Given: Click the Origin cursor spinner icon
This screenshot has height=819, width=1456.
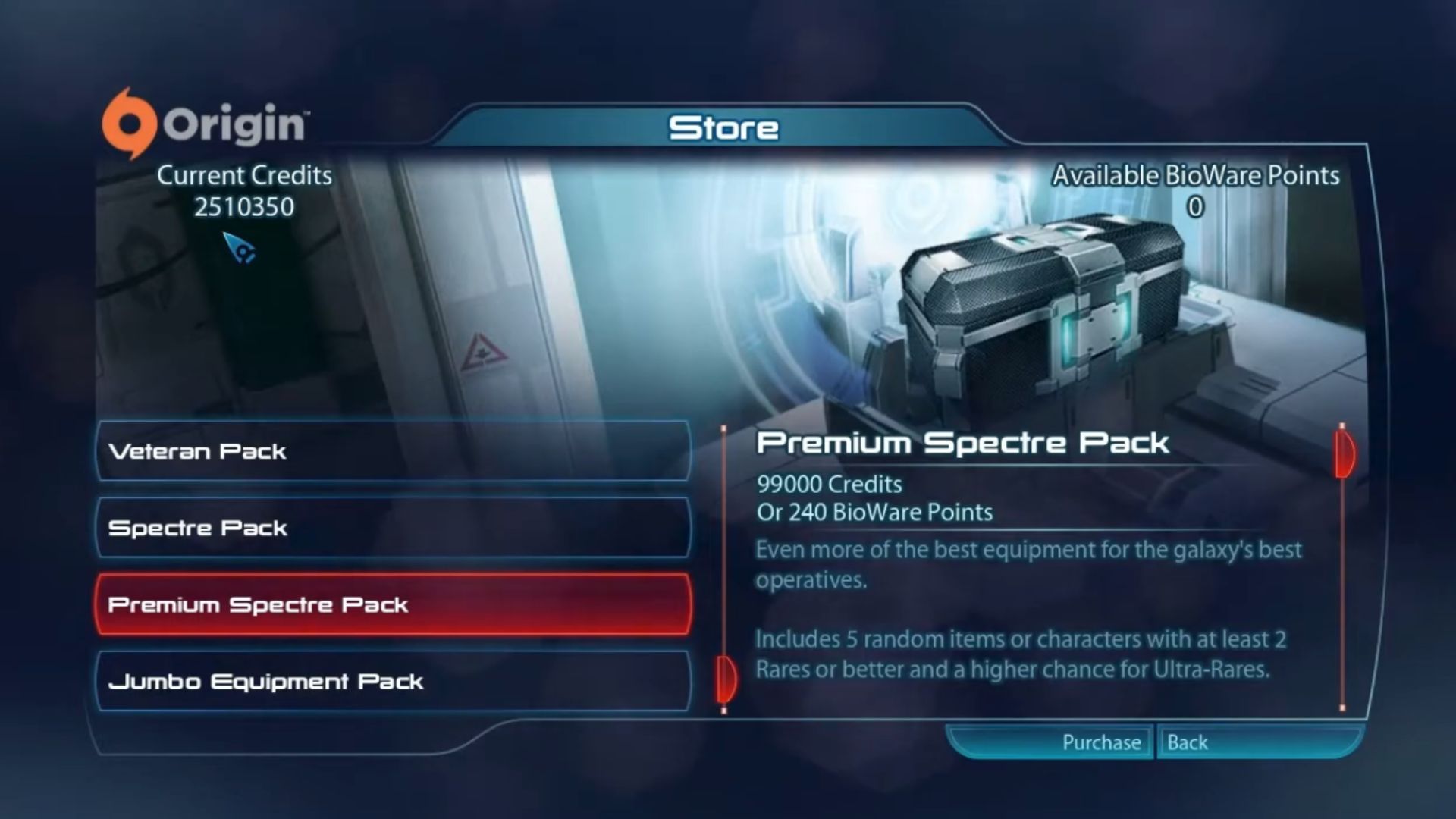Looking at the screenshot, I should coord(244,250).
